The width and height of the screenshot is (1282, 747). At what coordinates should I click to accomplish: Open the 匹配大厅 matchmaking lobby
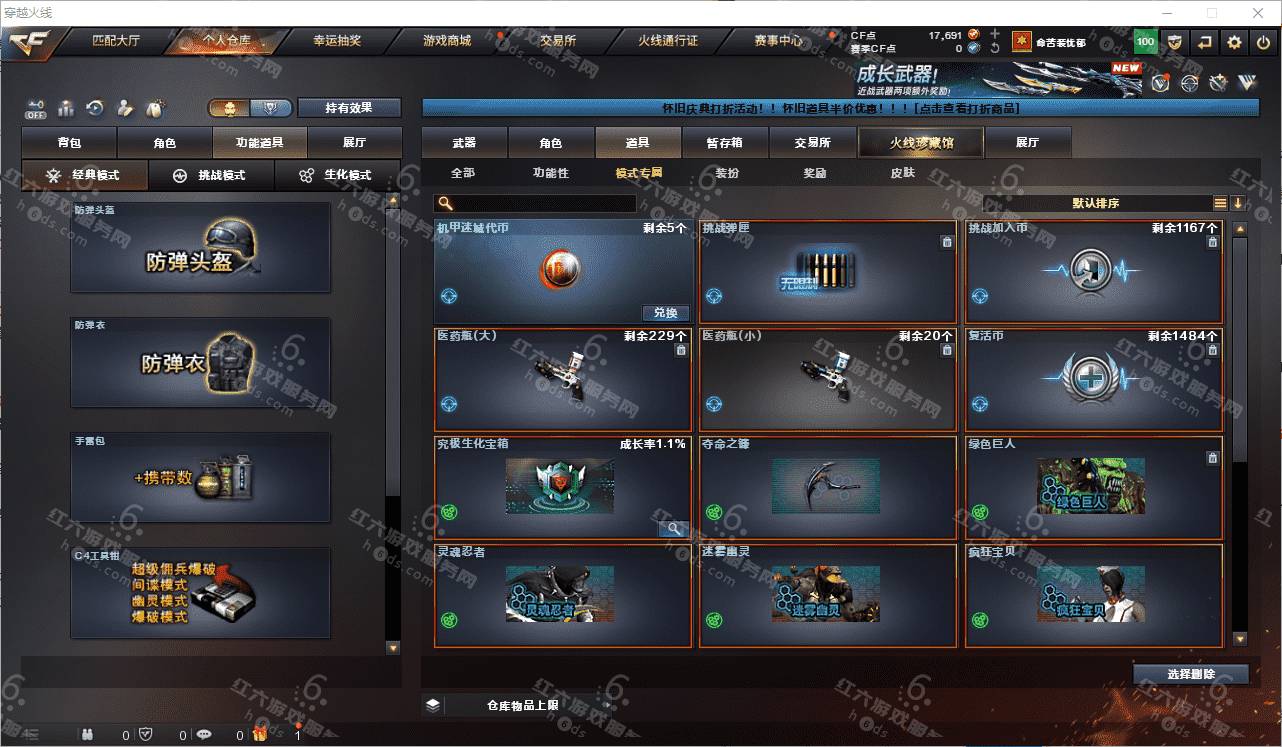click(116, 41)
